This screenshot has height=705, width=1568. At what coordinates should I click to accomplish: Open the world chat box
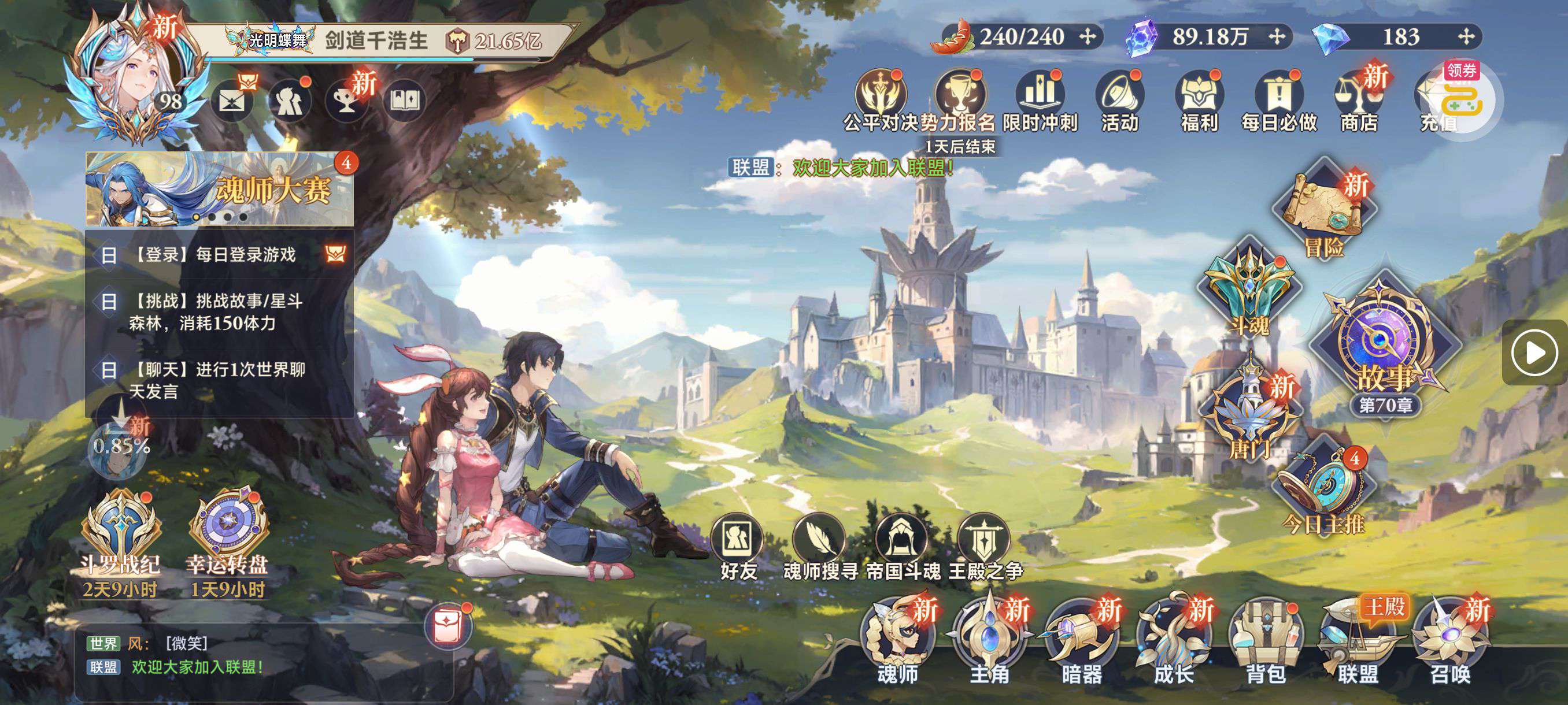pyautogui.click(x=262, y=656)
